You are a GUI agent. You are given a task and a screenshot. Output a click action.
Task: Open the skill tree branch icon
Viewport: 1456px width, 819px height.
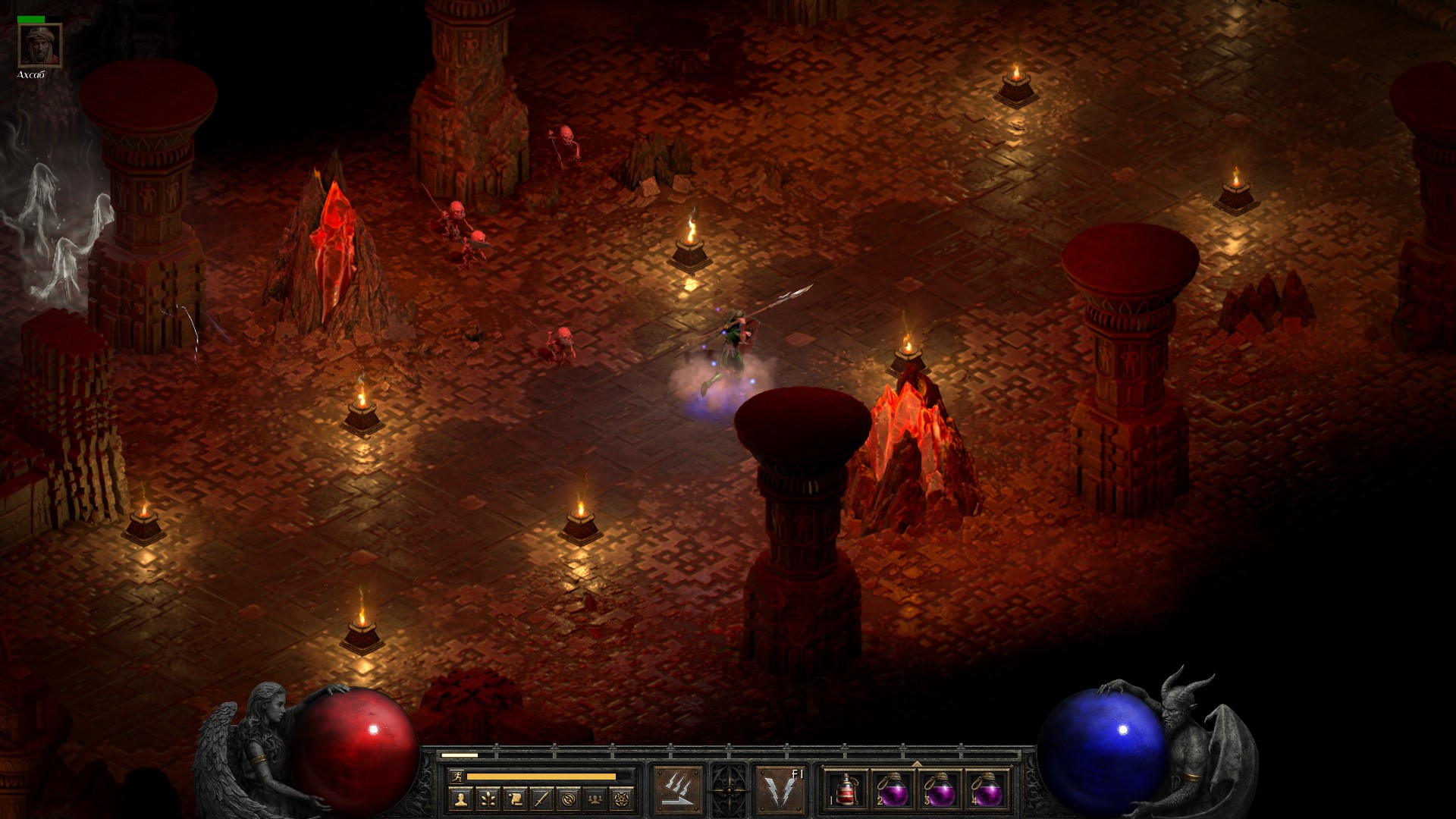pos(487,799)
